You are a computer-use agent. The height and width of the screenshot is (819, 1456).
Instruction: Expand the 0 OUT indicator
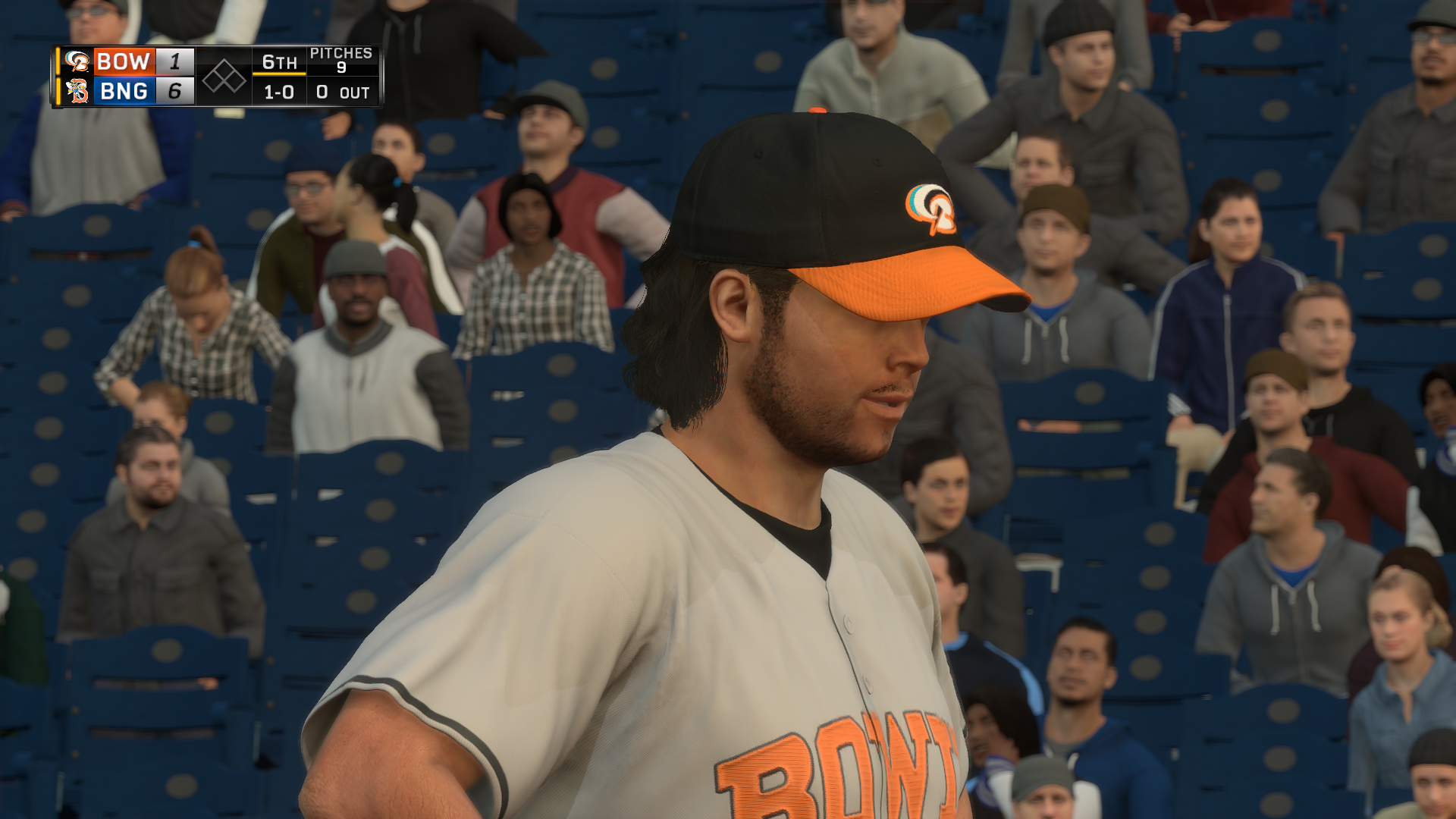[x=343, y=93]
